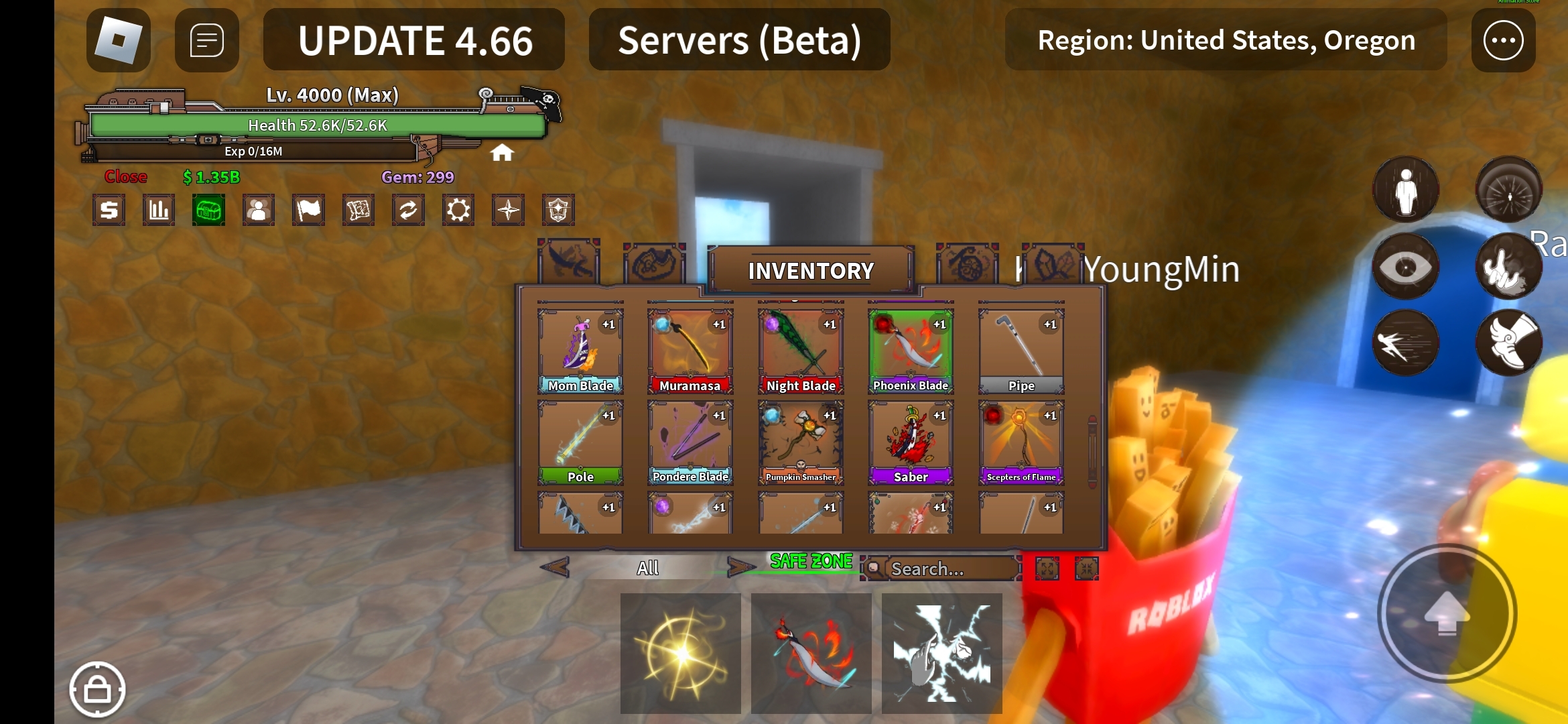This screenshot has width=1568, height=724.
Task: Open the bar chart stats icon
Action: pos(159,210)
